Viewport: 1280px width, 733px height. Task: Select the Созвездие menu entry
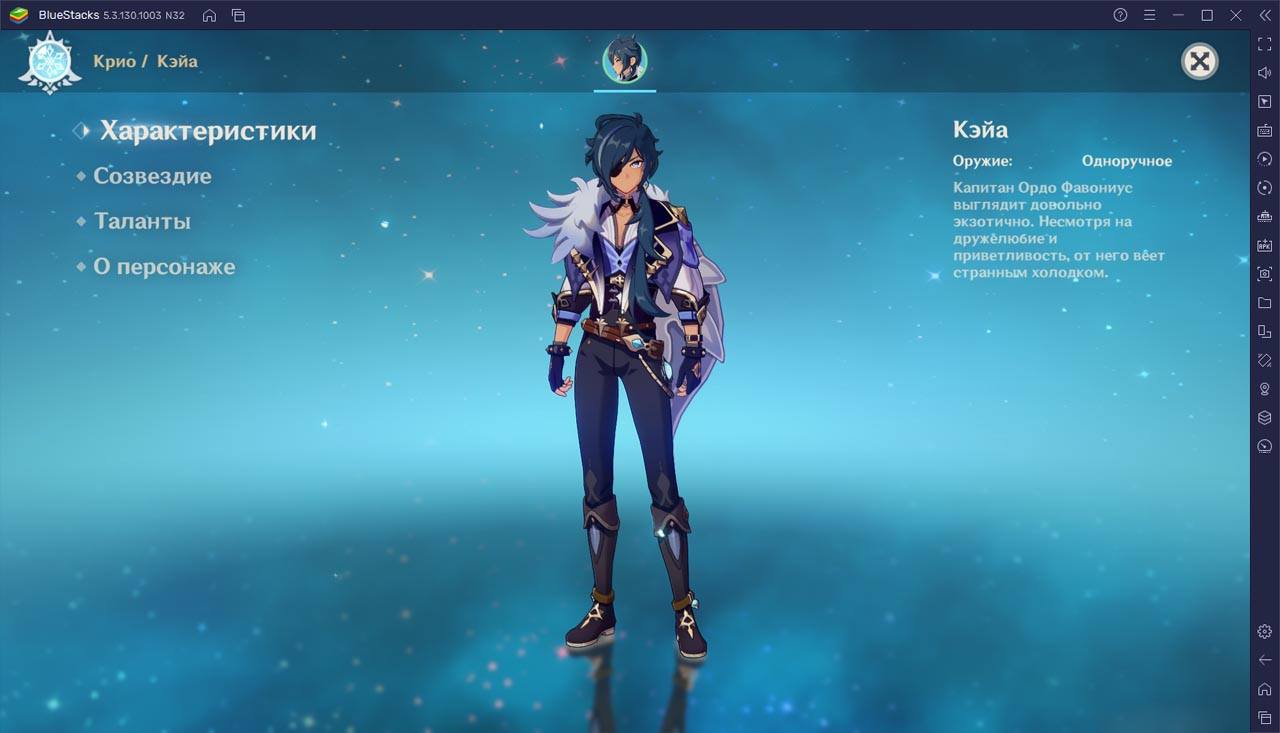click(x=152, y=176)
